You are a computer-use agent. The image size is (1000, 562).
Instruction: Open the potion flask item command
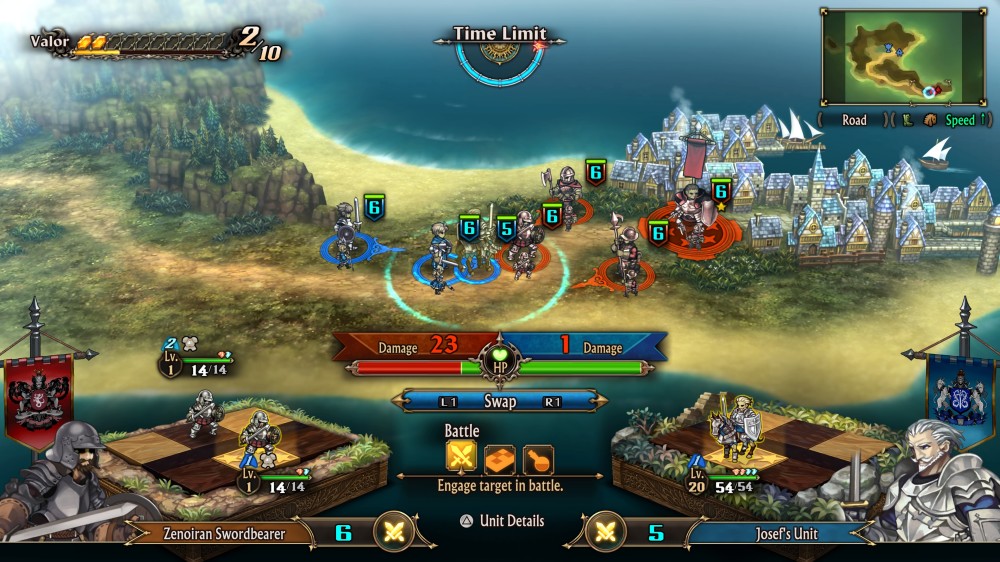pyautogui.click(x=538, y=458)
